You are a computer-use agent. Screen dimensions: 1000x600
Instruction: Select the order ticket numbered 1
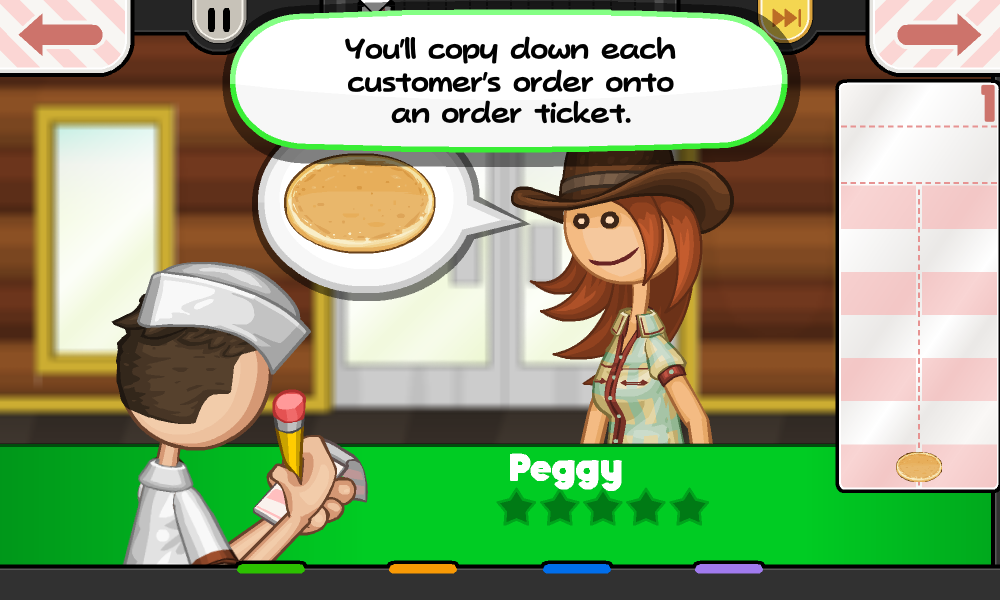point(917,286)
